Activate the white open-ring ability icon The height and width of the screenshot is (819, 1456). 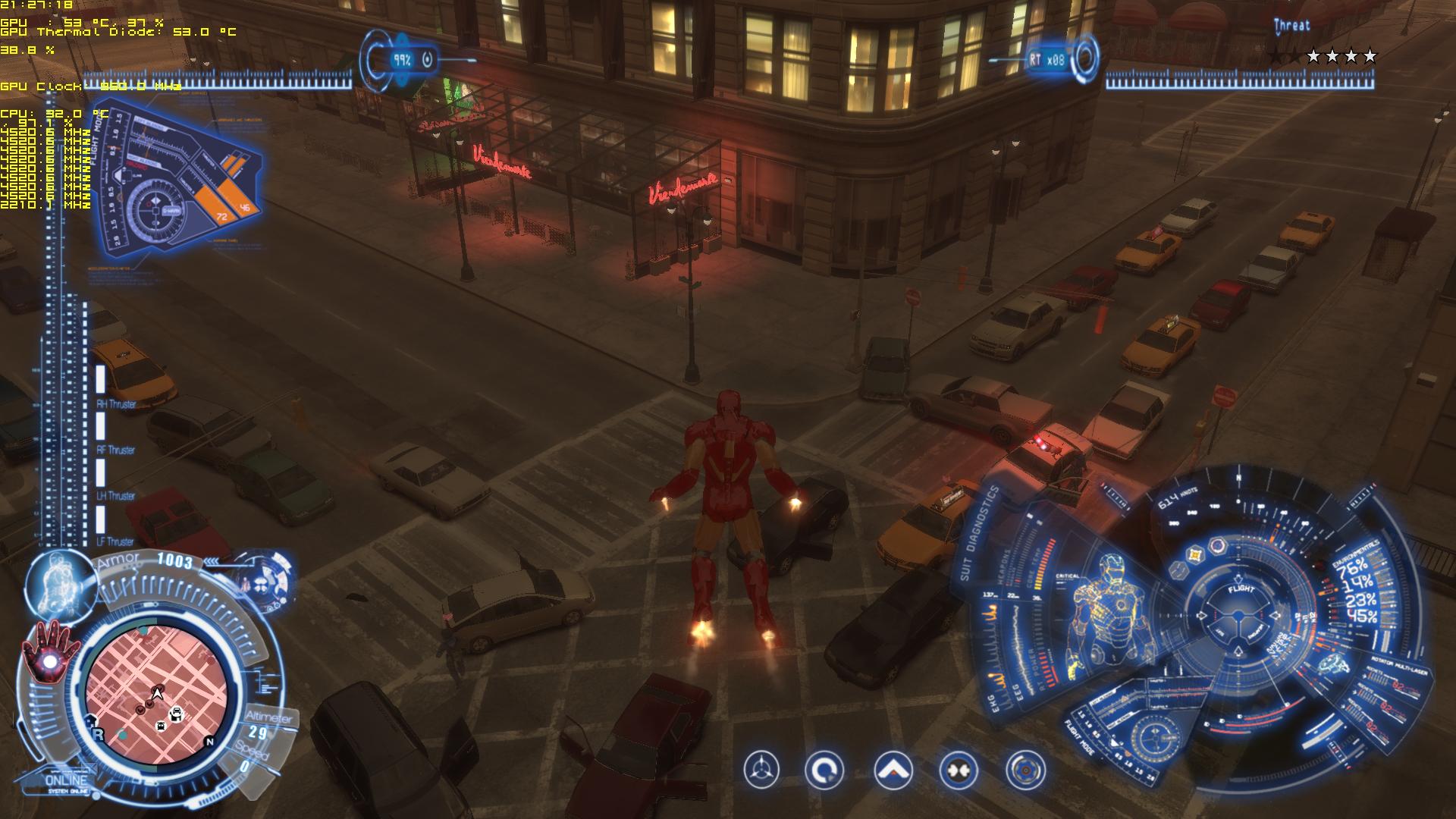tap(824, 770)
